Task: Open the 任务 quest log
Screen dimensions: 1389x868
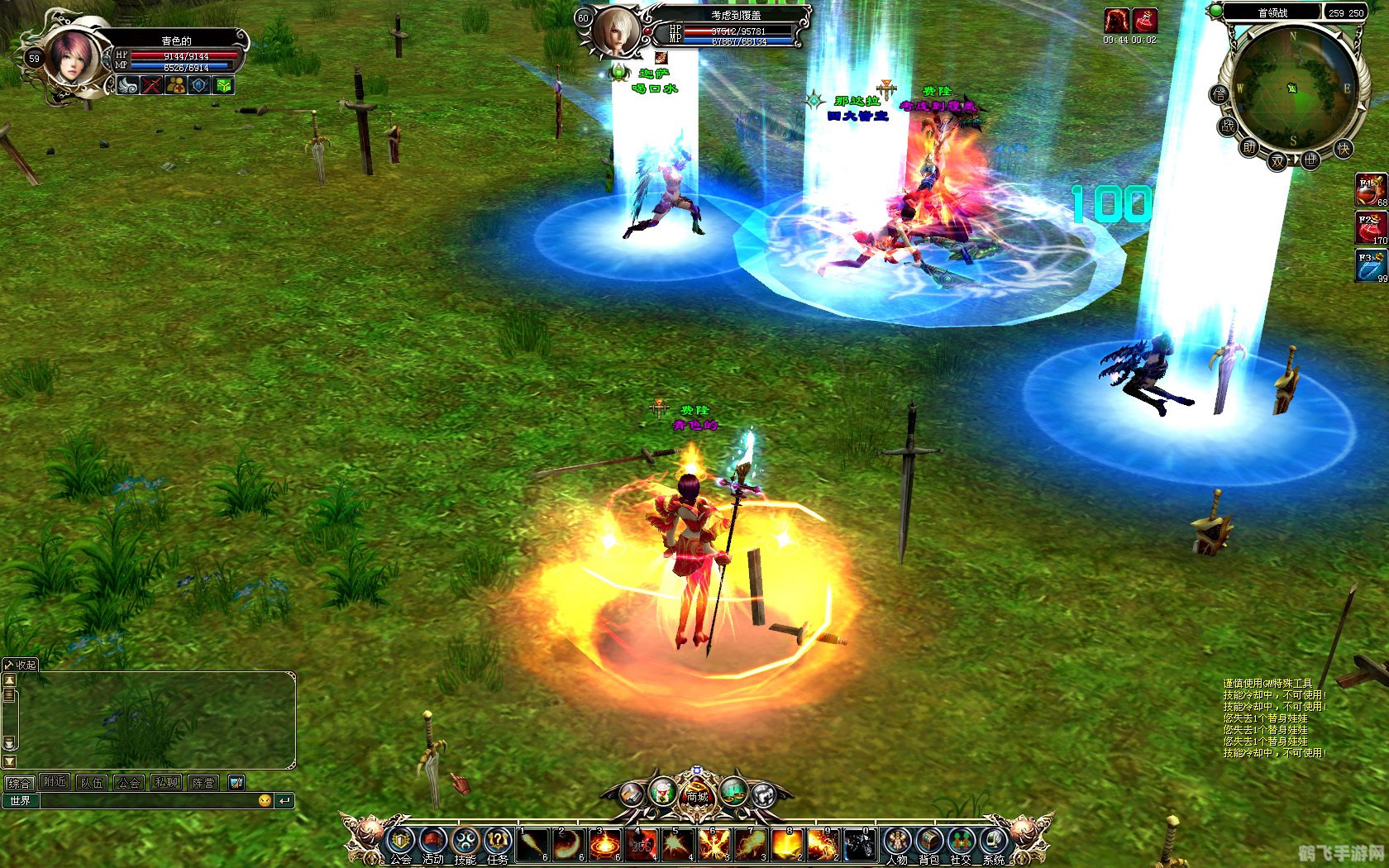Action: (x=498, y=842)
